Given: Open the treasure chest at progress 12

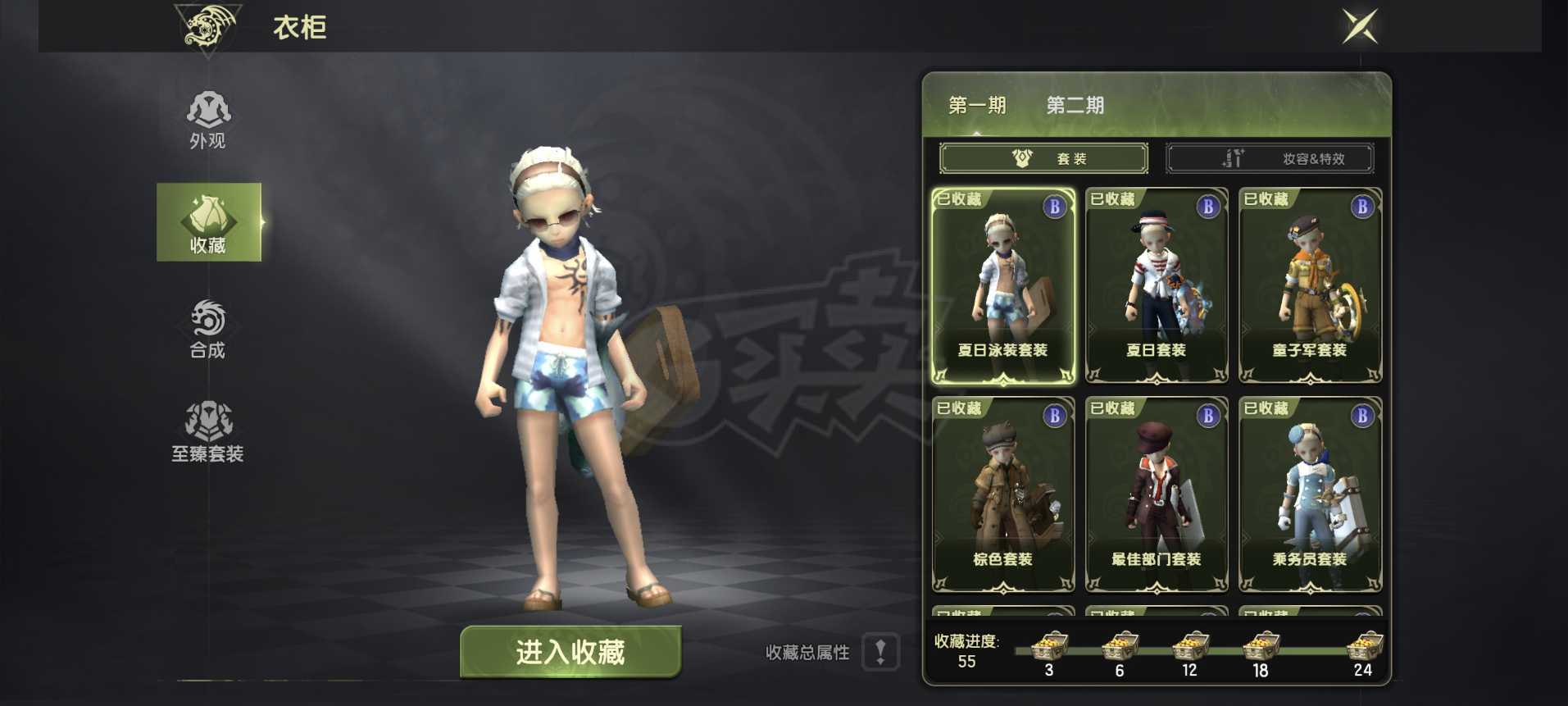Looking at the screenshot, I should (1190, 646).
